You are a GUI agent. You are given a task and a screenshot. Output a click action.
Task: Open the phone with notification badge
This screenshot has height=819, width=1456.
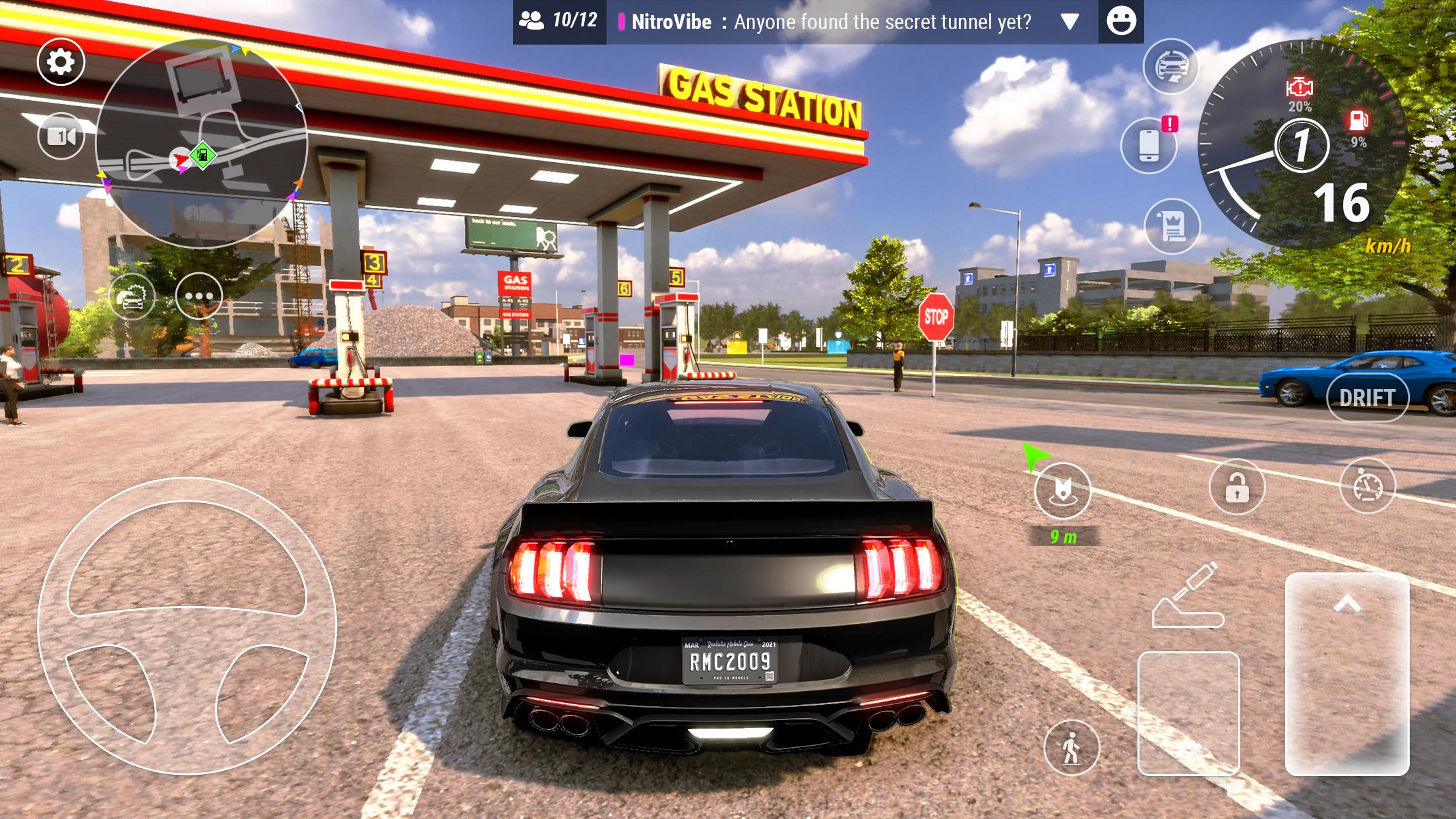1149,145
